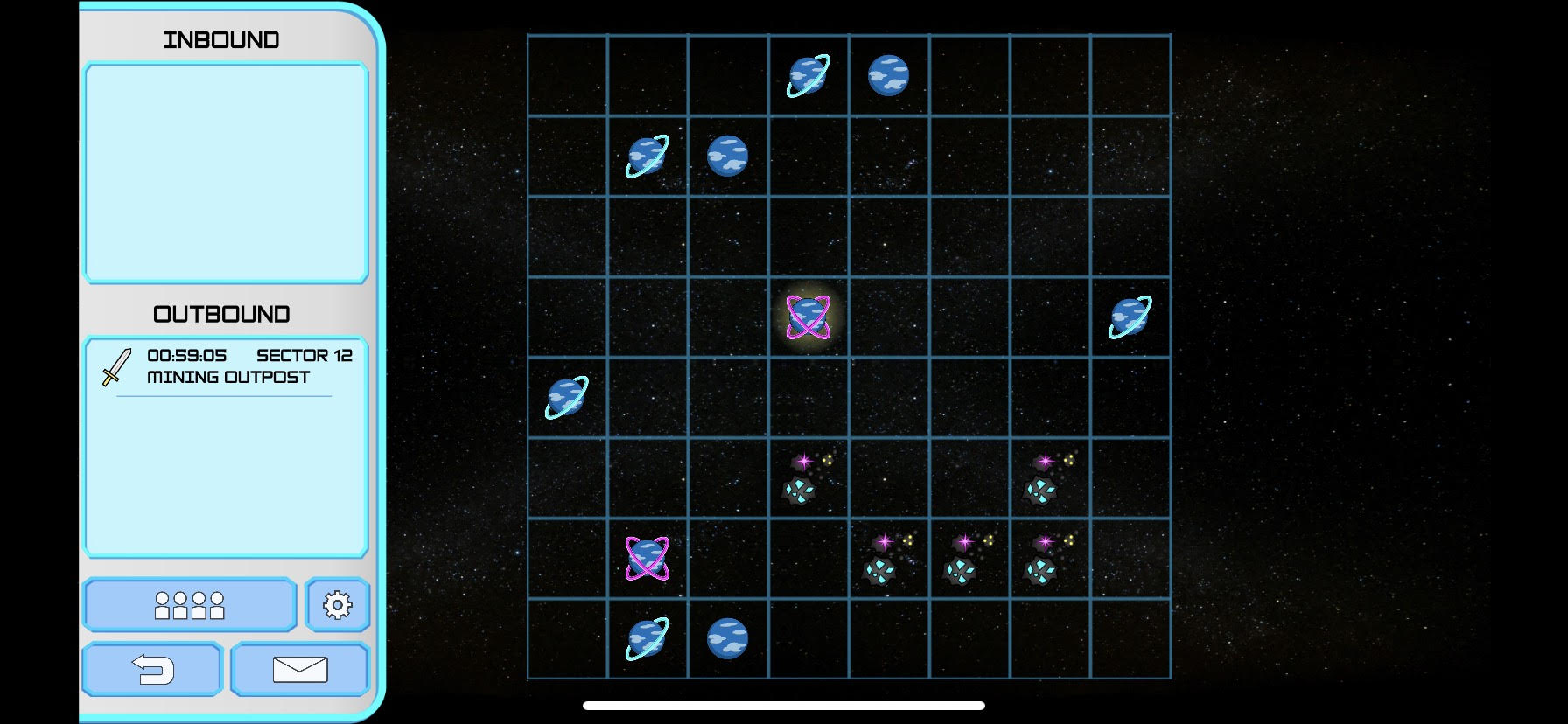Tap the home indicator bar at screen bottom
The width and height of the screenshot is (1568, 724).
pos(783,705)
